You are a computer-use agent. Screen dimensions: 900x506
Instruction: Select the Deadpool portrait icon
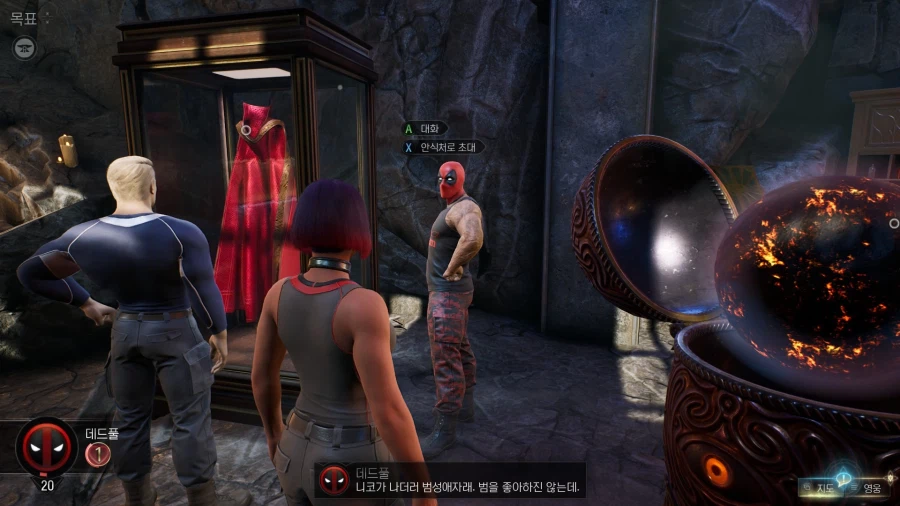click(x=47, y=447)
